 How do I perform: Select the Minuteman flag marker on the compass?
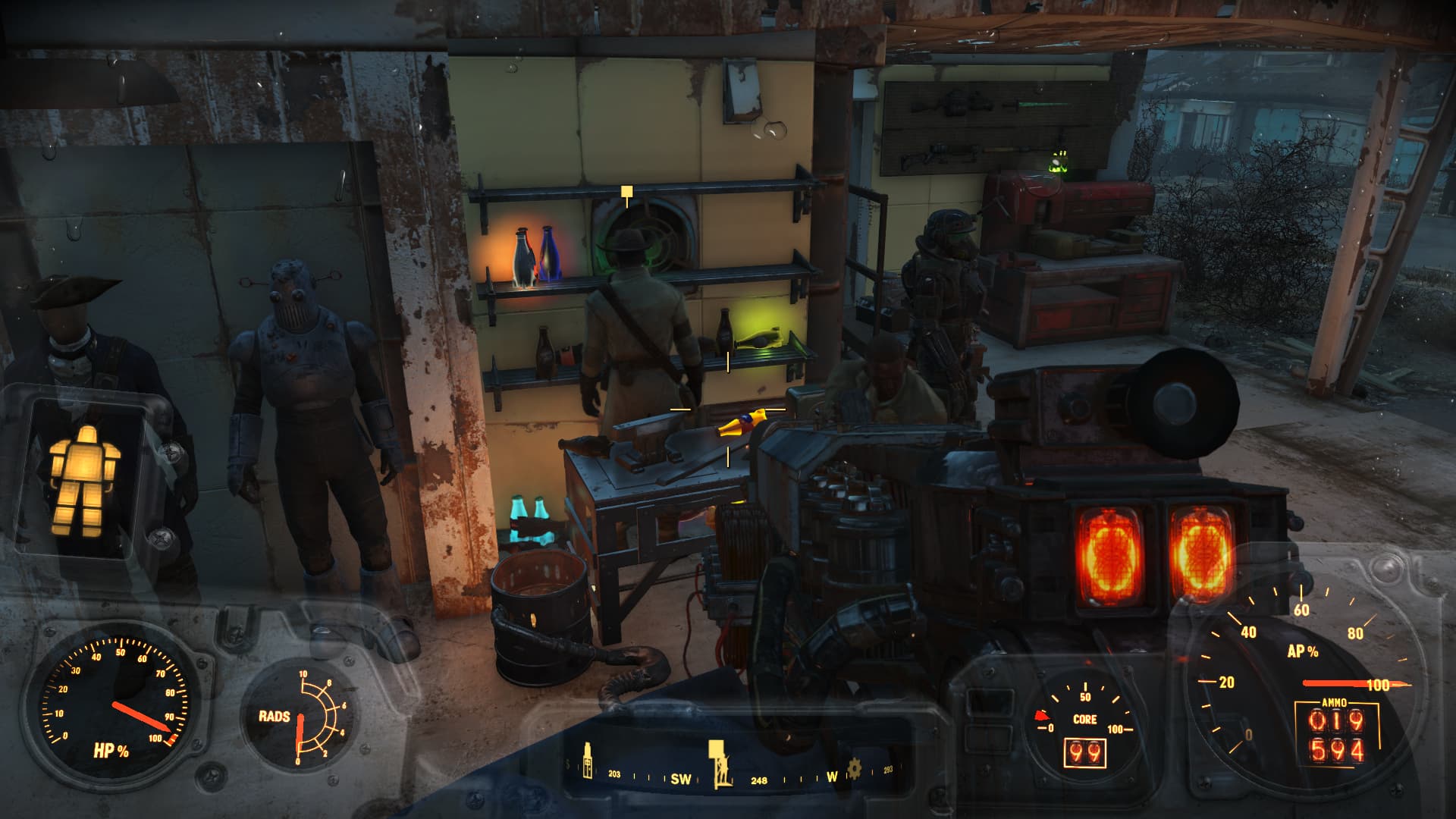[719, 762]
